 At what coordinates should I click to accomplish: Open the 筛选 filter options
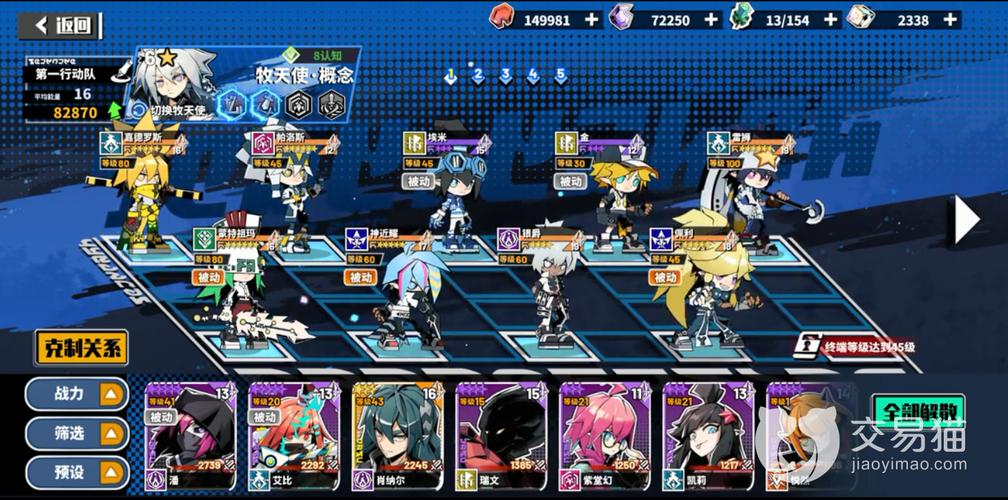(x=78, y=433)
